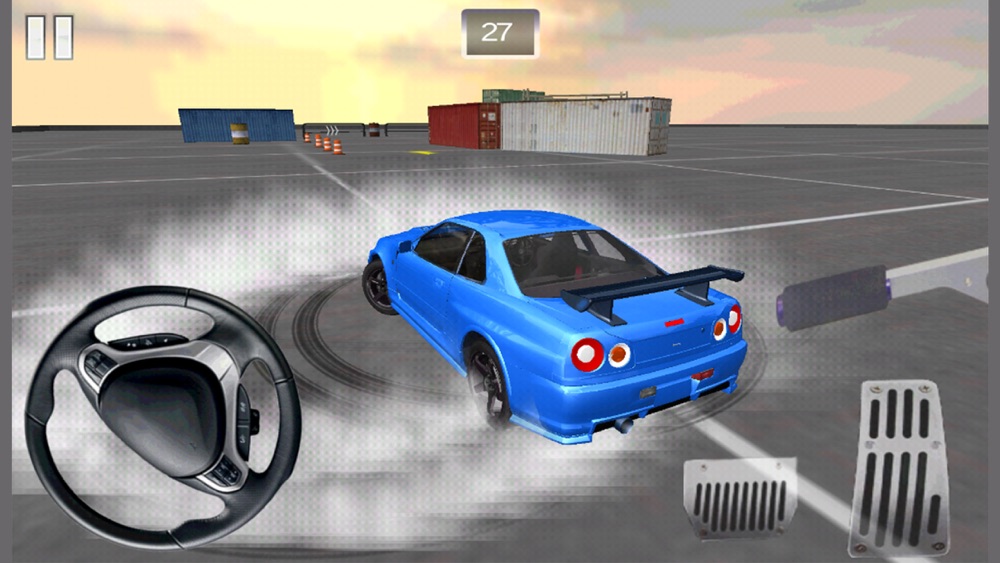Pause the game with the pause button
The width and height of the screenshot is (1000, 563).
tap(49, 37)
